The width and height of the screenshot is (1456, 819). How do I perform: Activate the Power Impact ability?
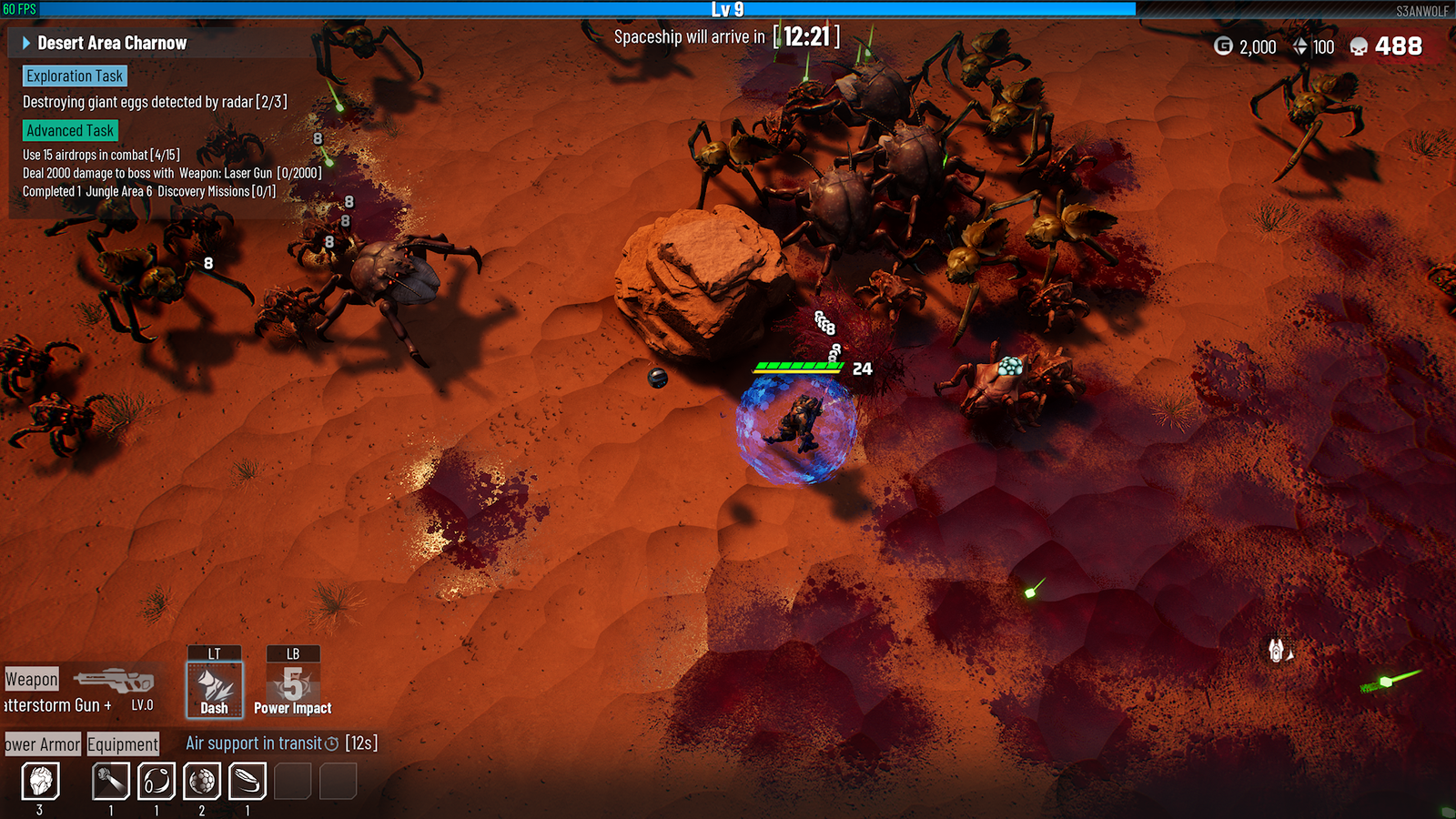[293, 689]
